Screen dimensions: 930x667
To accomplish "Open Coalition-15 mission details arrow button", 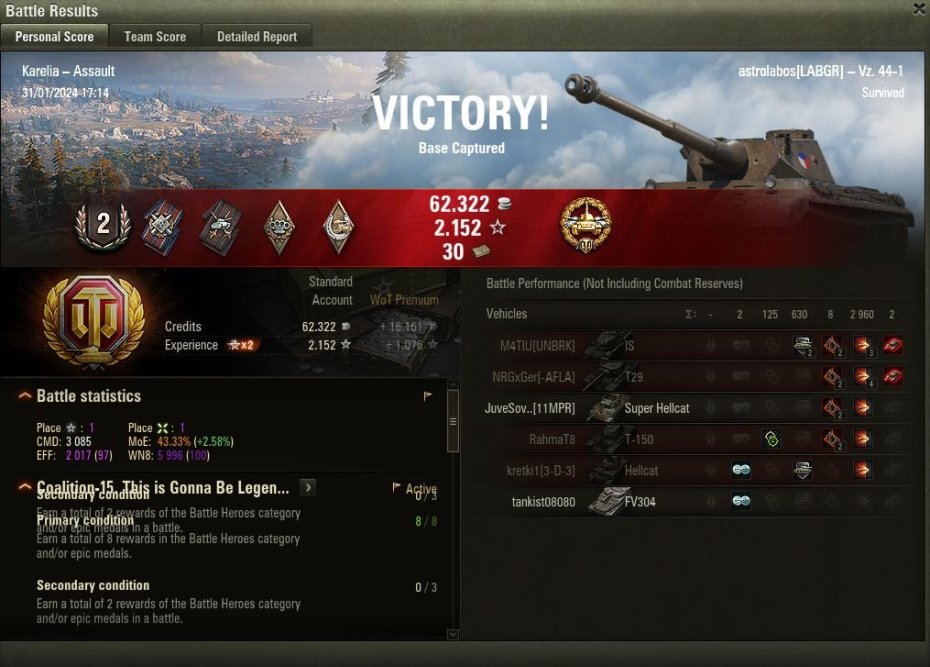I will tap(308, 487).
